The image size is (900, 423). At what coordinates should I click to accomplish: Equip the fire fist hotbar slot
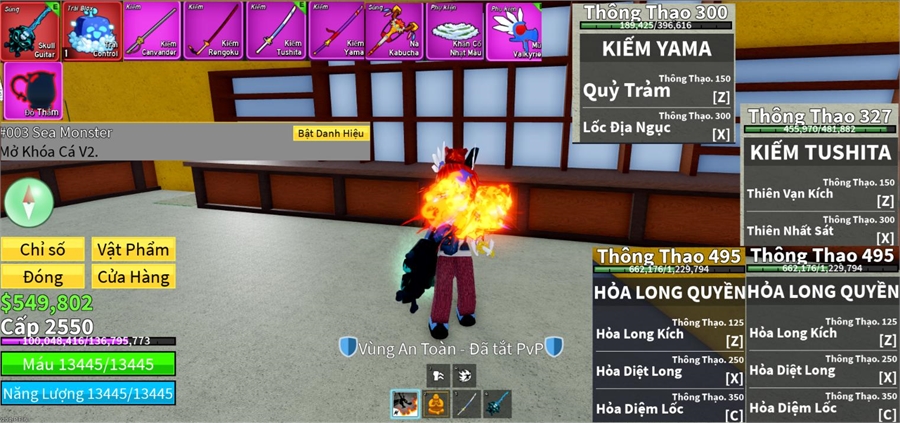click(x=405, y=404)
